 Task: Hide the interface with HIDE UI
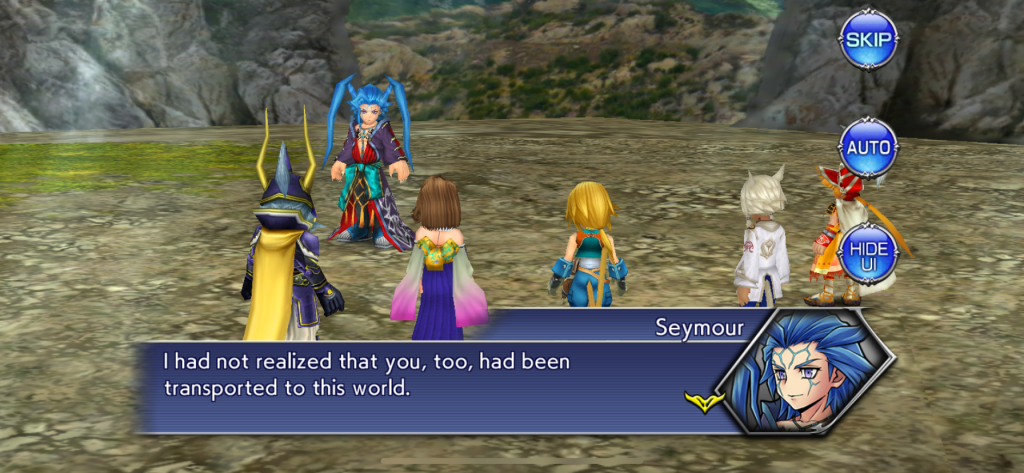pyautogui.click(x=868, y=253)
